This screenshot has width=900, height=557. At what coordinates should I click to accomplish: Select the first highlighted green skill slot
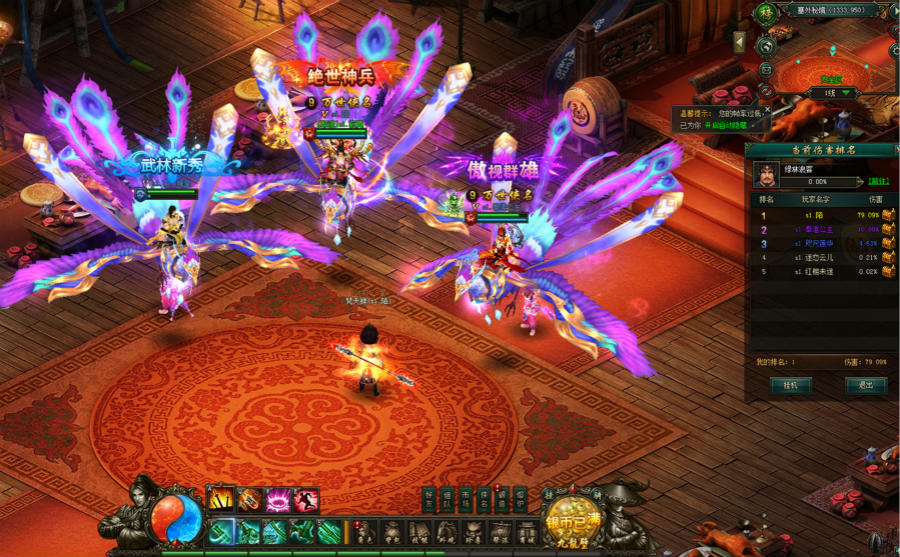pos(221,530)
